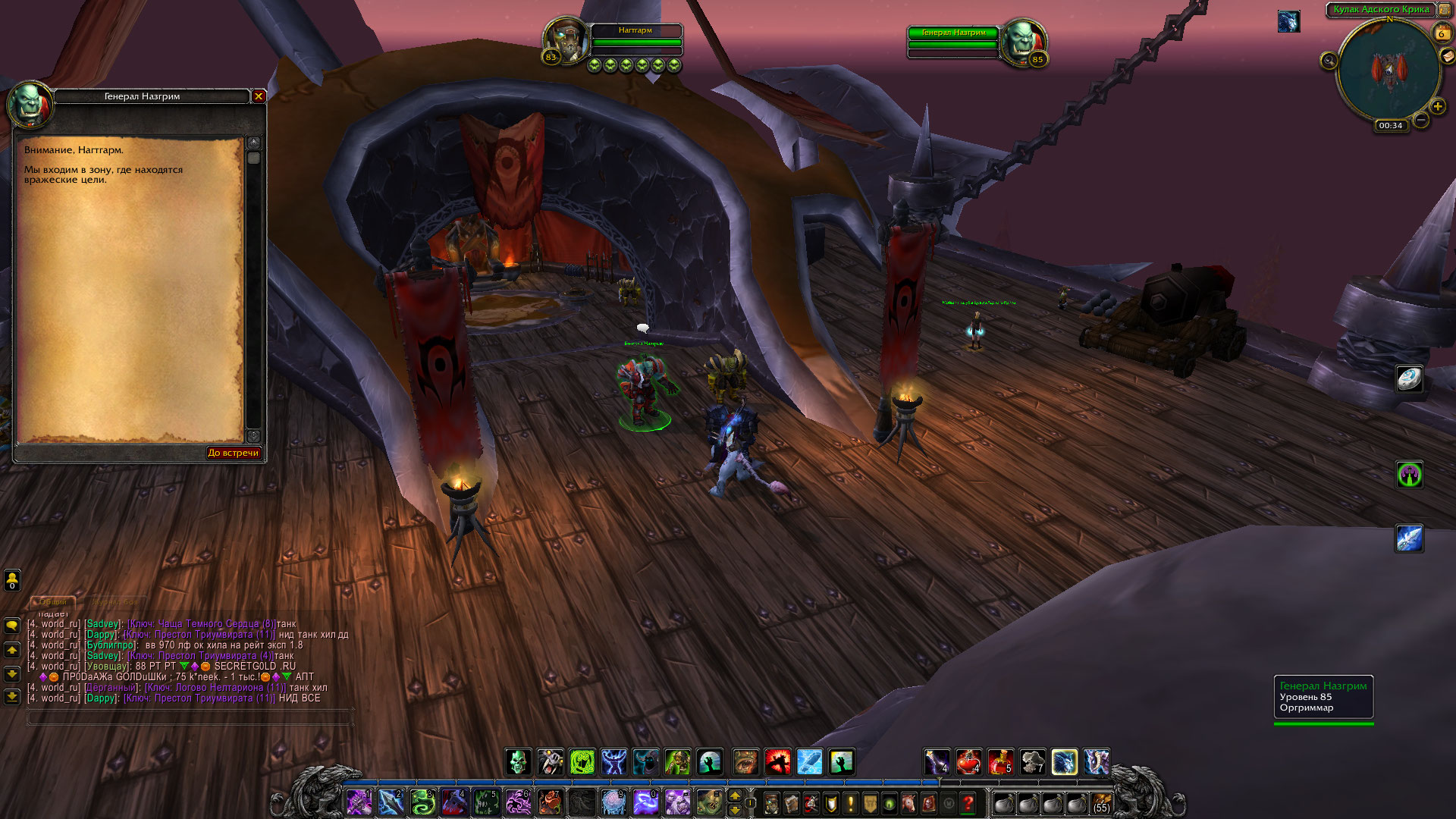Open the red question mark help button
This screenshot has height=819, width=1456.
click(x=968, y=803)
